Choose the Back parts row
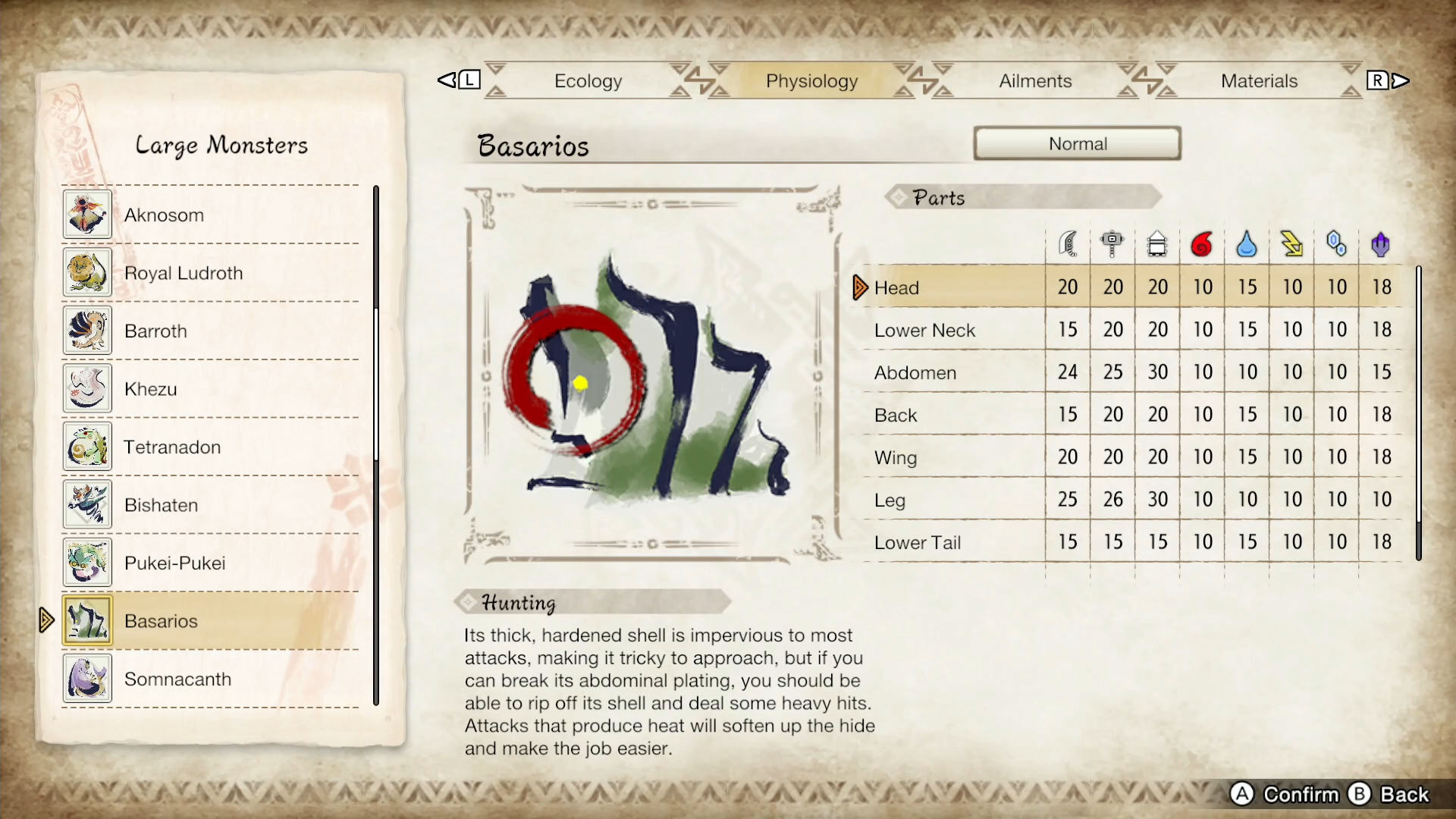Viewport: 1456px width, 819px height. 896,416
